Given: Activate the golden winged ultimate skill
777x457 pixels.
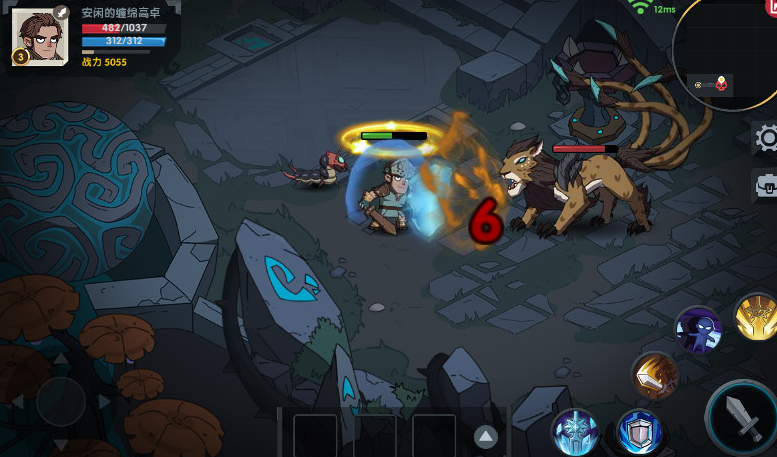Looking at the screenshot, I should point(757,317).
